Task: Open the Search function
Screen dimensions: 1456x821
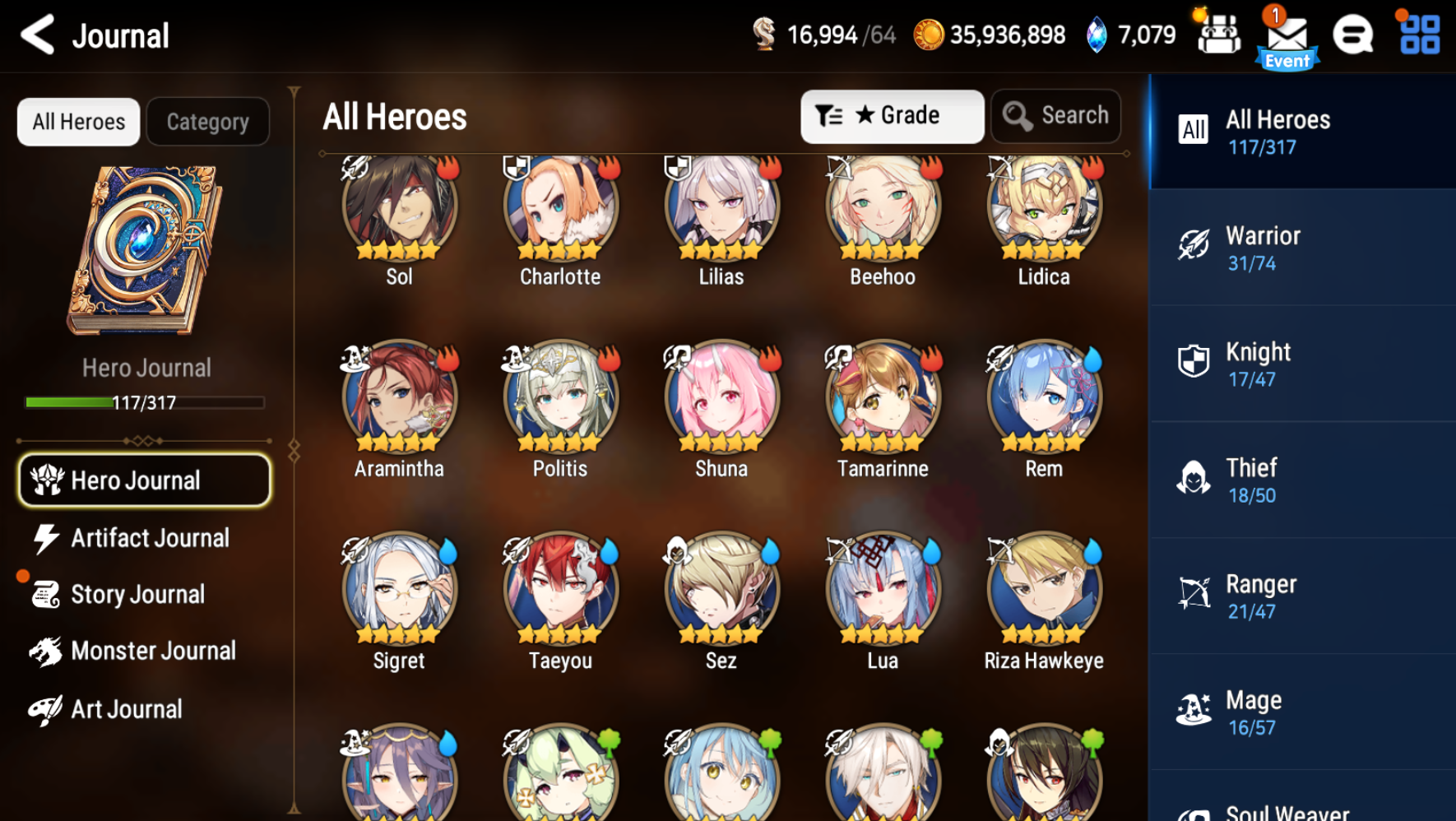Action: click(x=1055, y=115)
